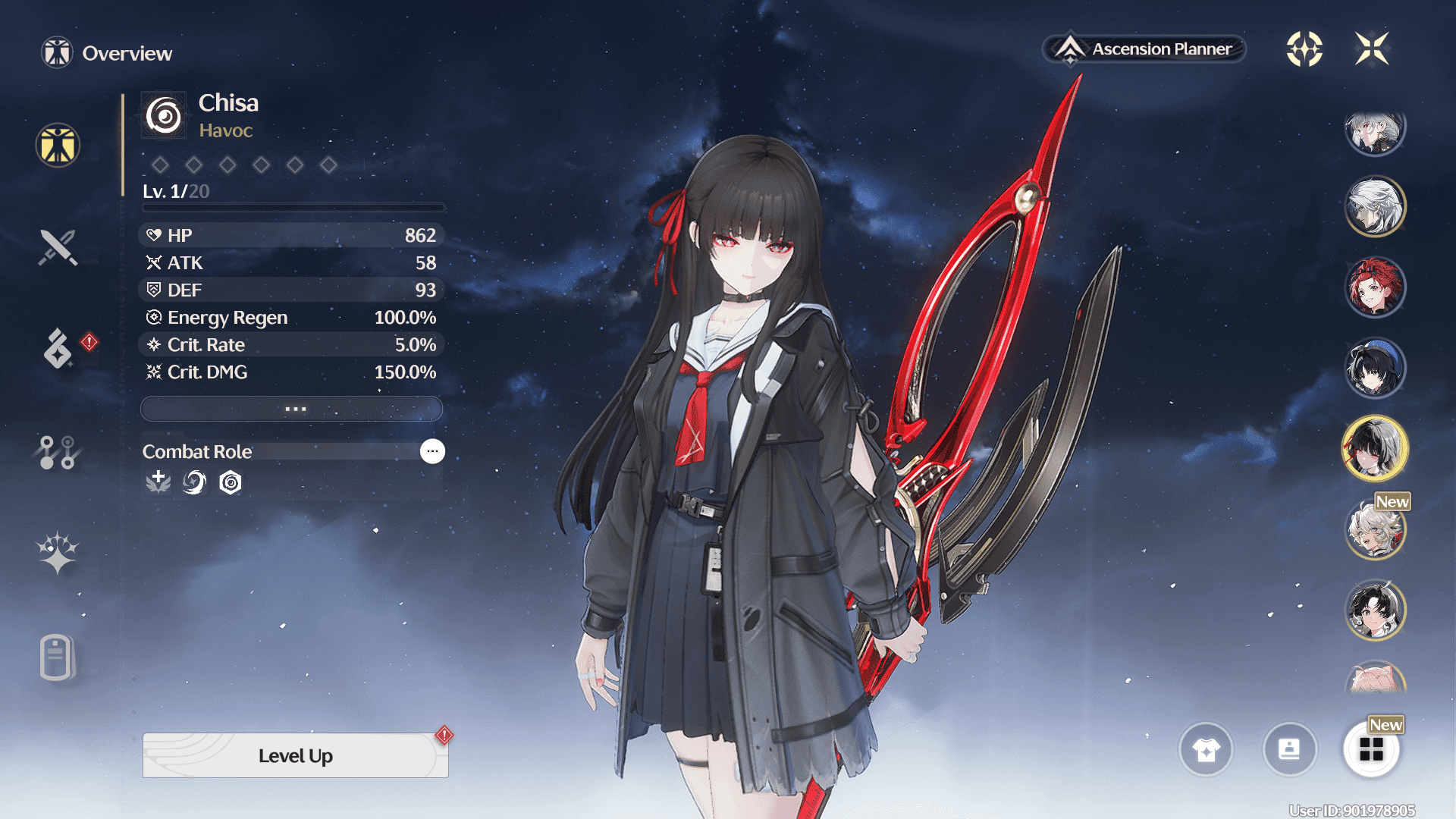Viewport: 1456px width, 819px height.
Task: Select the blue-hat dark-haired character portrait
Action: pos(1375,369)
